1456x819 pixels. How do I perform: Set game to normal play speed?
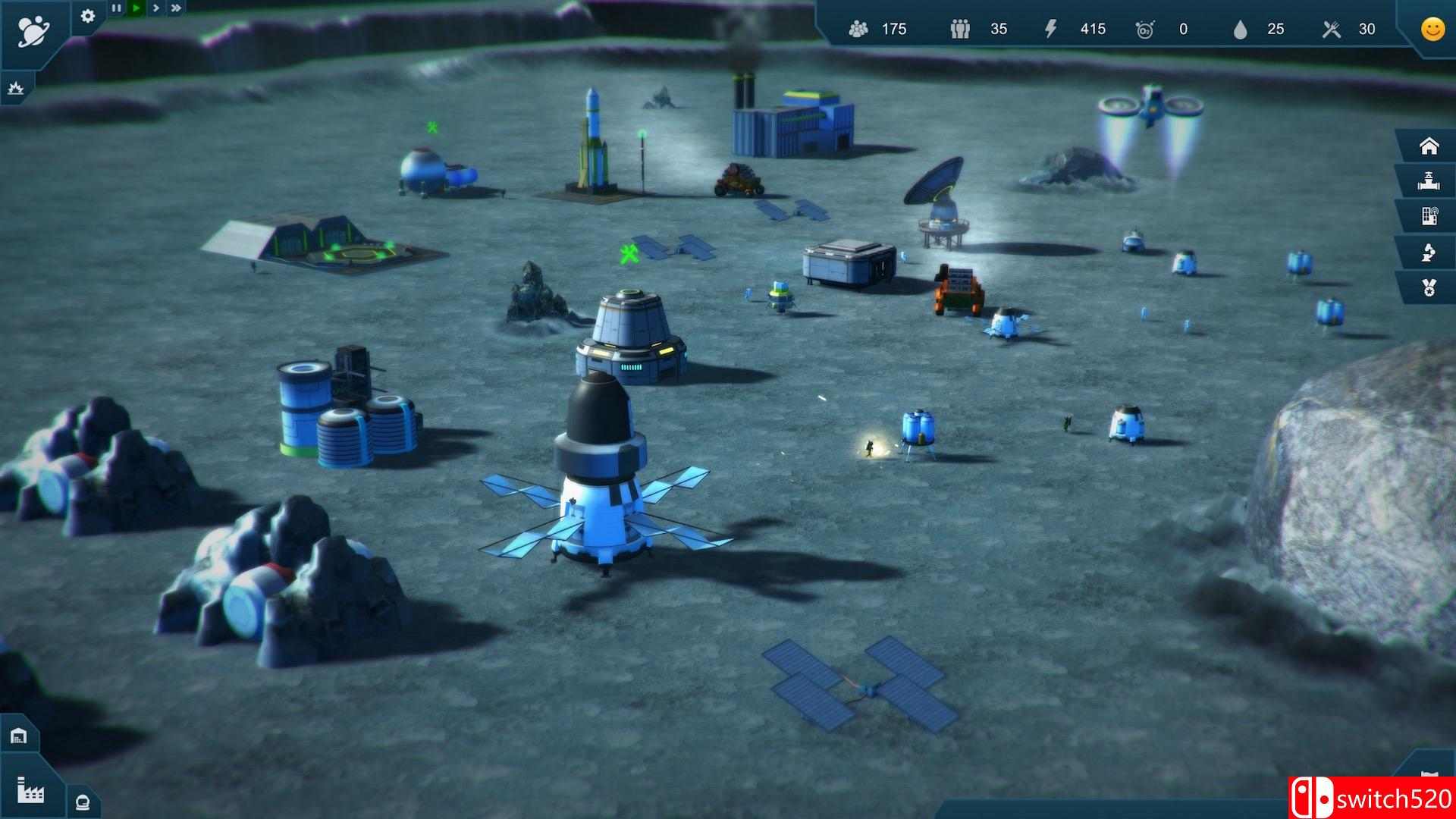(x=136, y=8)
